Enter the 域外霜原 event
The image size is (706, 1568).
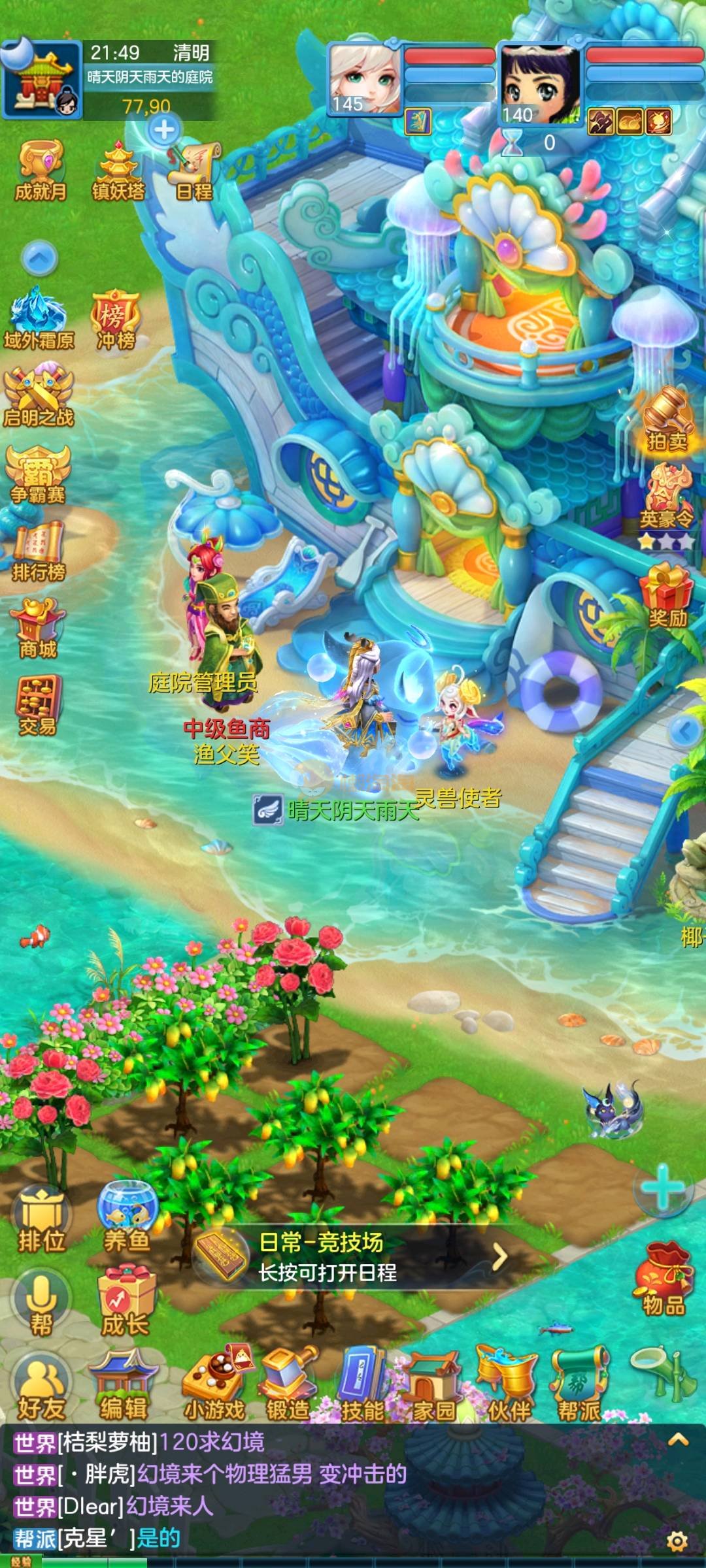(x=39, y=319)
